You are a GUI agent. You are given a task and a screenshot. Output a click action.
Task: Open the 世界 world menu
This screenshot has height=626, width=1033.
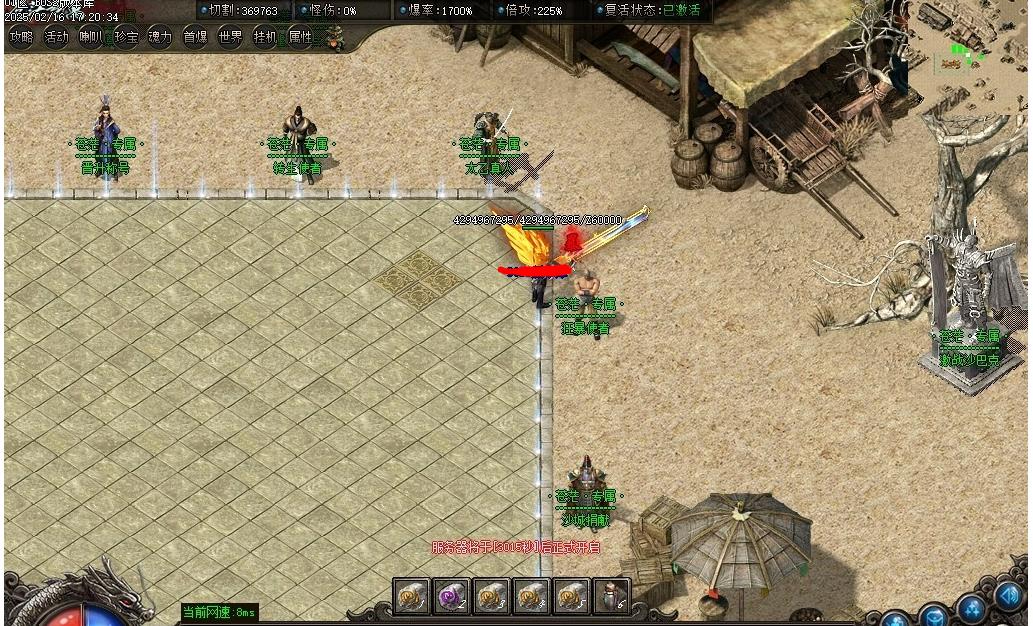click(x=230, y=38)
